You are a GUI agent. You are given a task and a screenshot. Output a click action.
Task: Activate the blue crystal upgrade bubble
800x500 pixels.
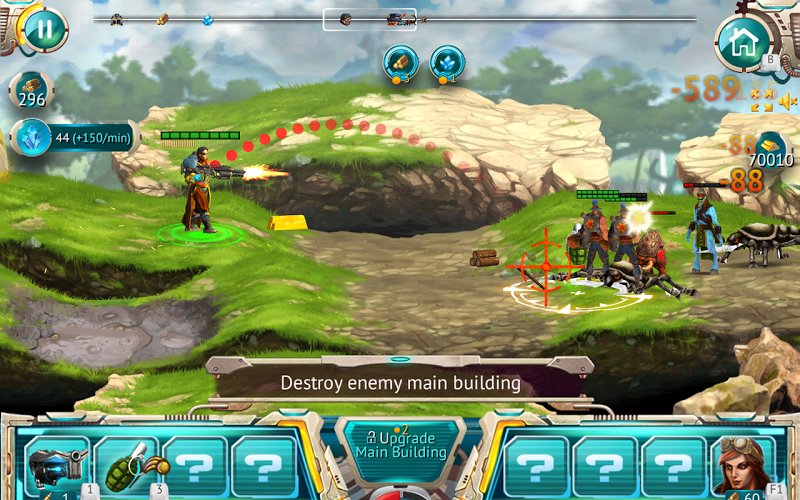coord(447,62)
